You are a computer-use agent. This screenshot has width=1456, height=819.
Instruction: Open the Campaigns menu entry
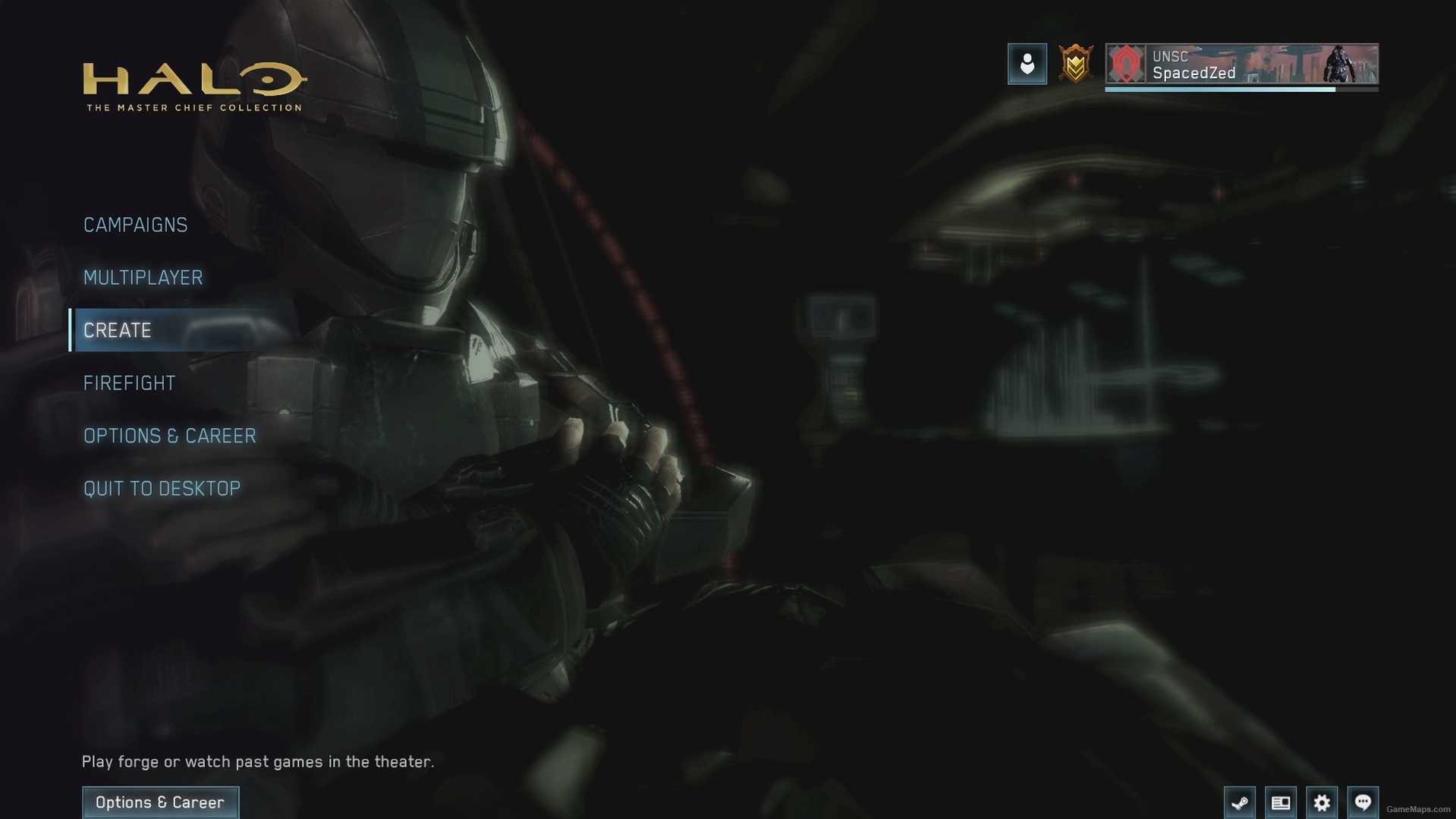[x=135, y=224]
